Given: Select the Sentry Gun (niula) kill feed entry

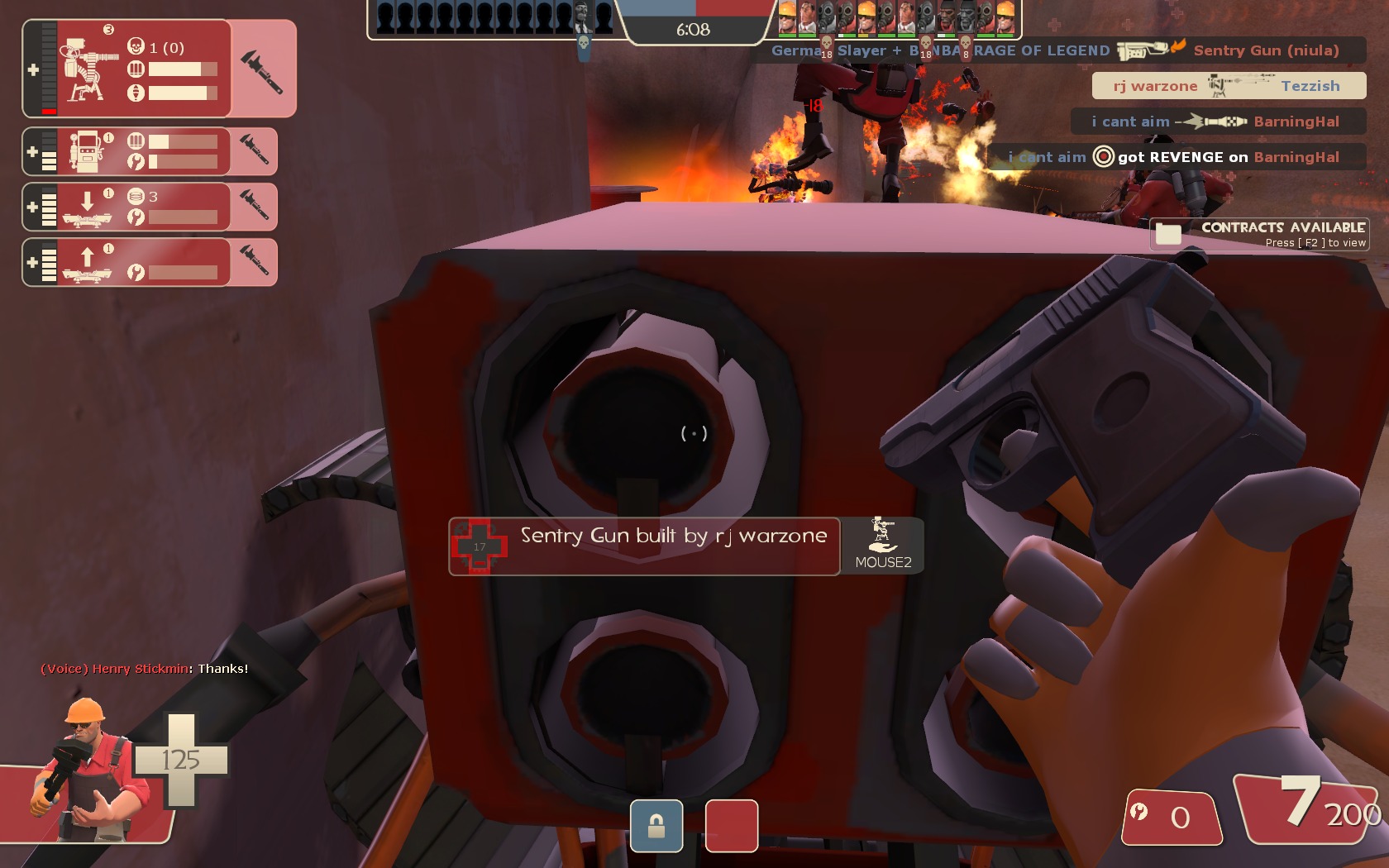Looking at the screenshot, I should [x=1067, y=50].
